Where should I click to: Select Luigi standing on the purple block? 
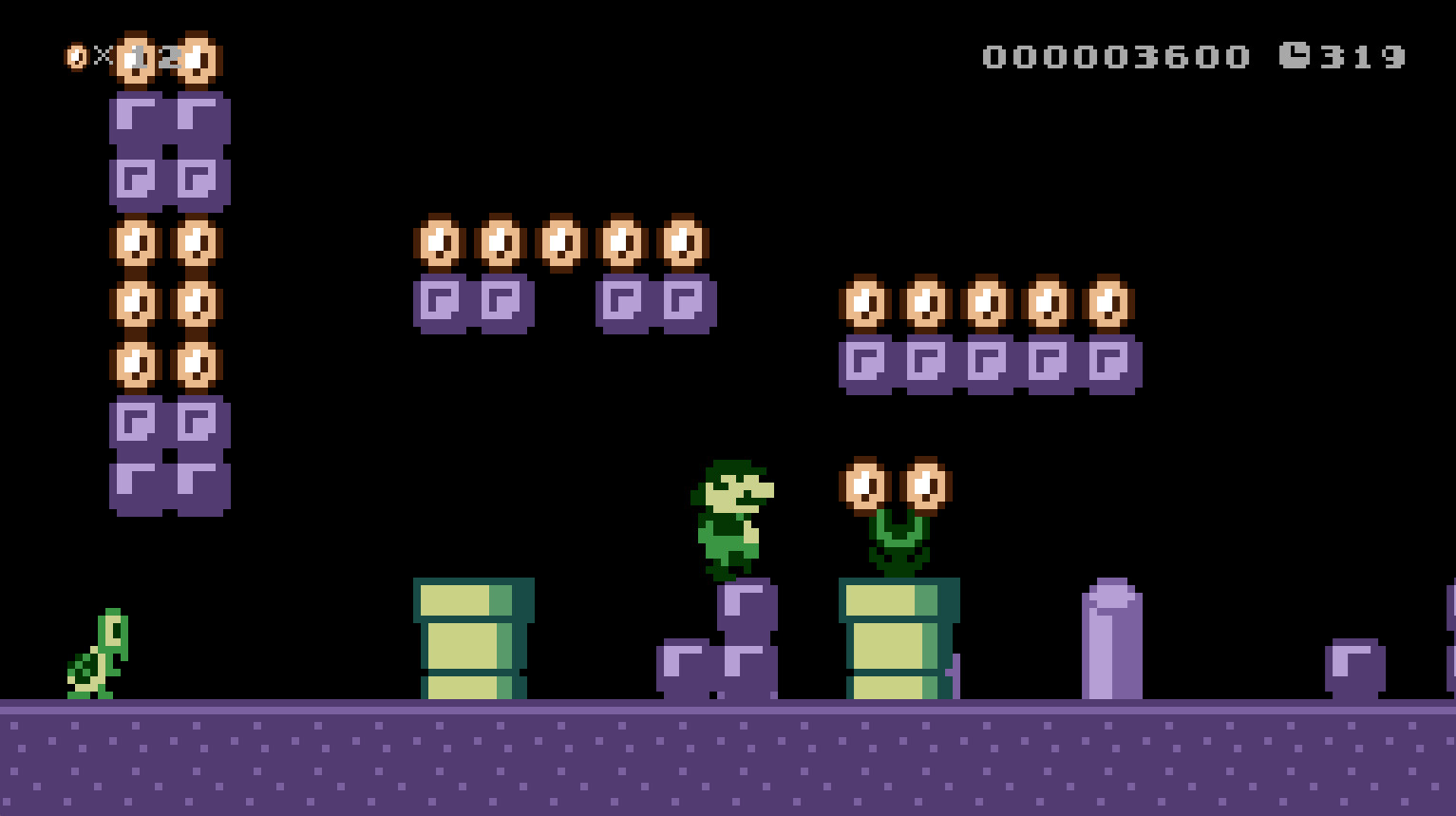pos(733,508)
